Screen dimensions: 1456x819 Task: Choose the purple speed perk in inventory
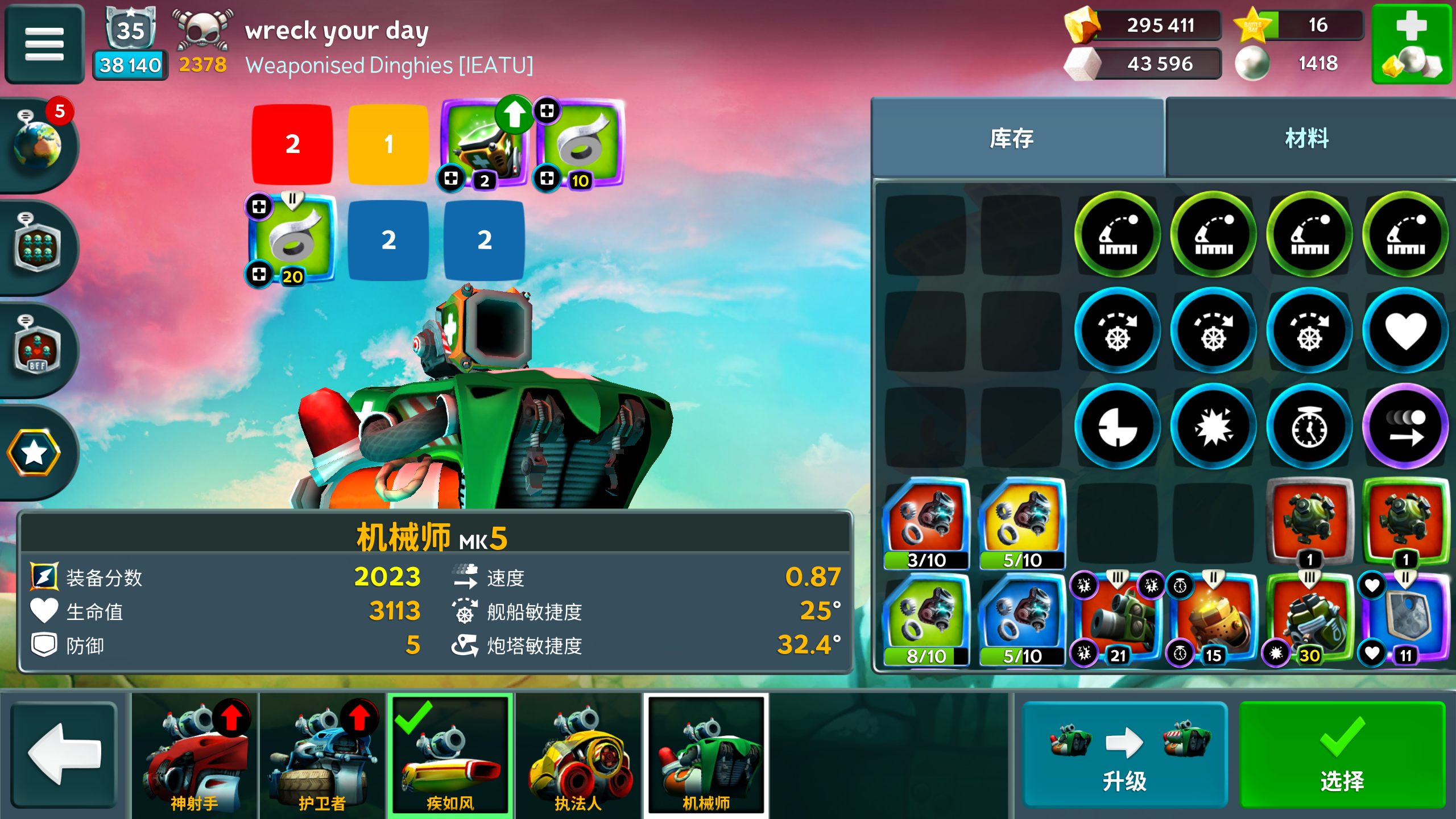1405,427
